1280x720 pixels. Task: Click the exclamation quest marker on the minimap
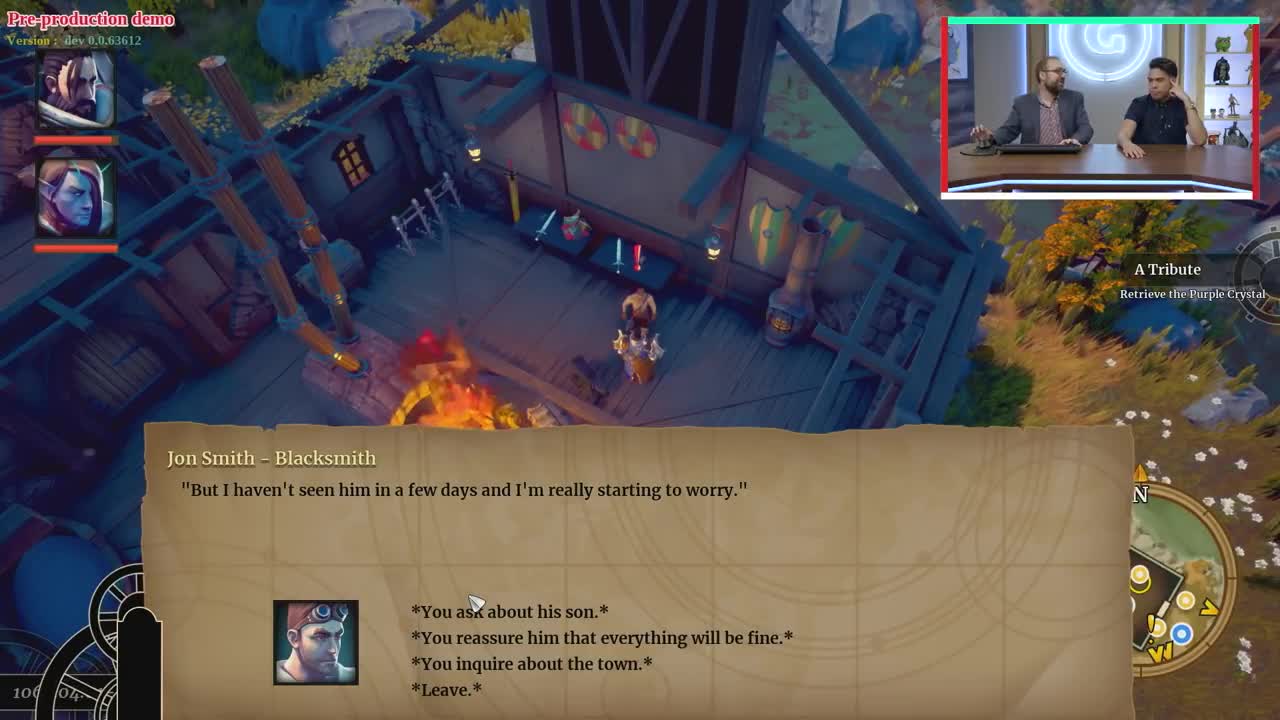pos(1151,623)
